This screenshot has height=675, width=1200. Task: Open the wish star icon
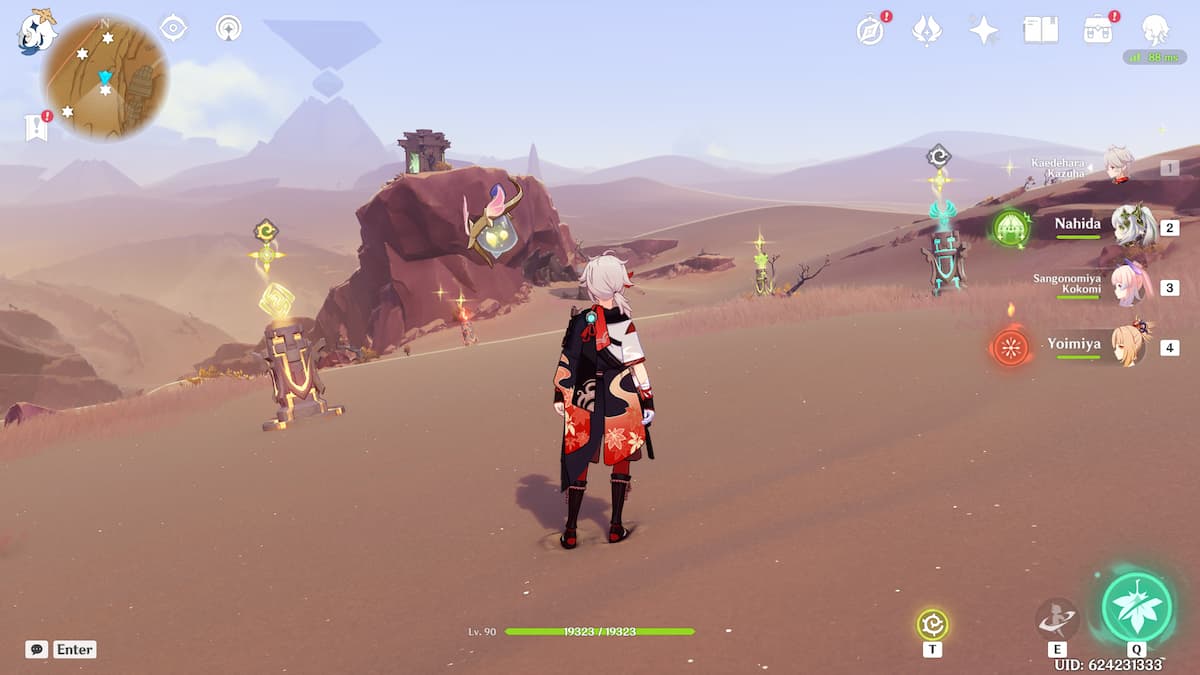984,30
